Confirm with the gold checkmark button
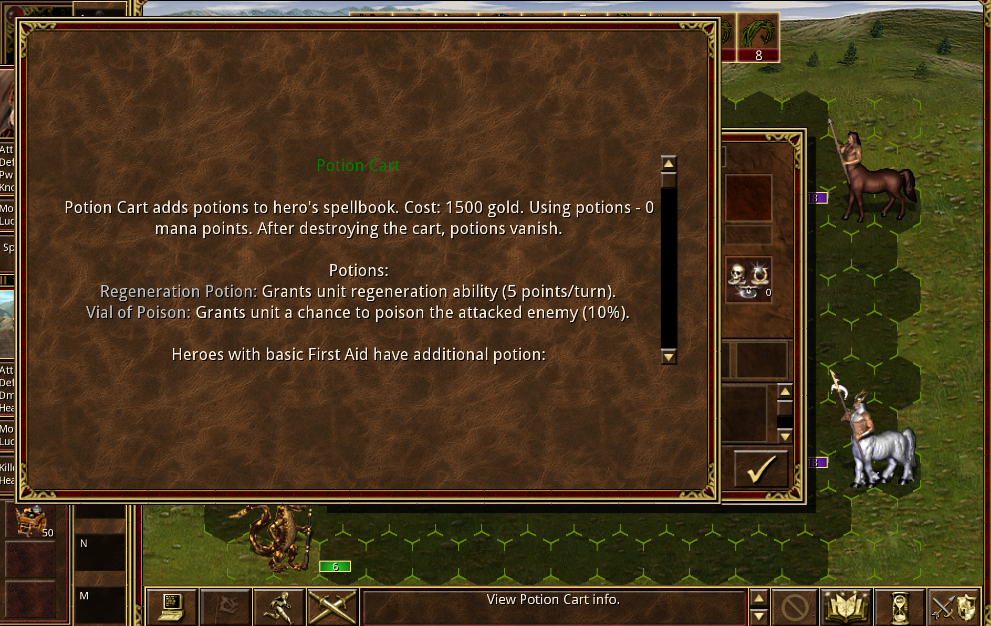991x626 pixels. [x=761, y=468]
